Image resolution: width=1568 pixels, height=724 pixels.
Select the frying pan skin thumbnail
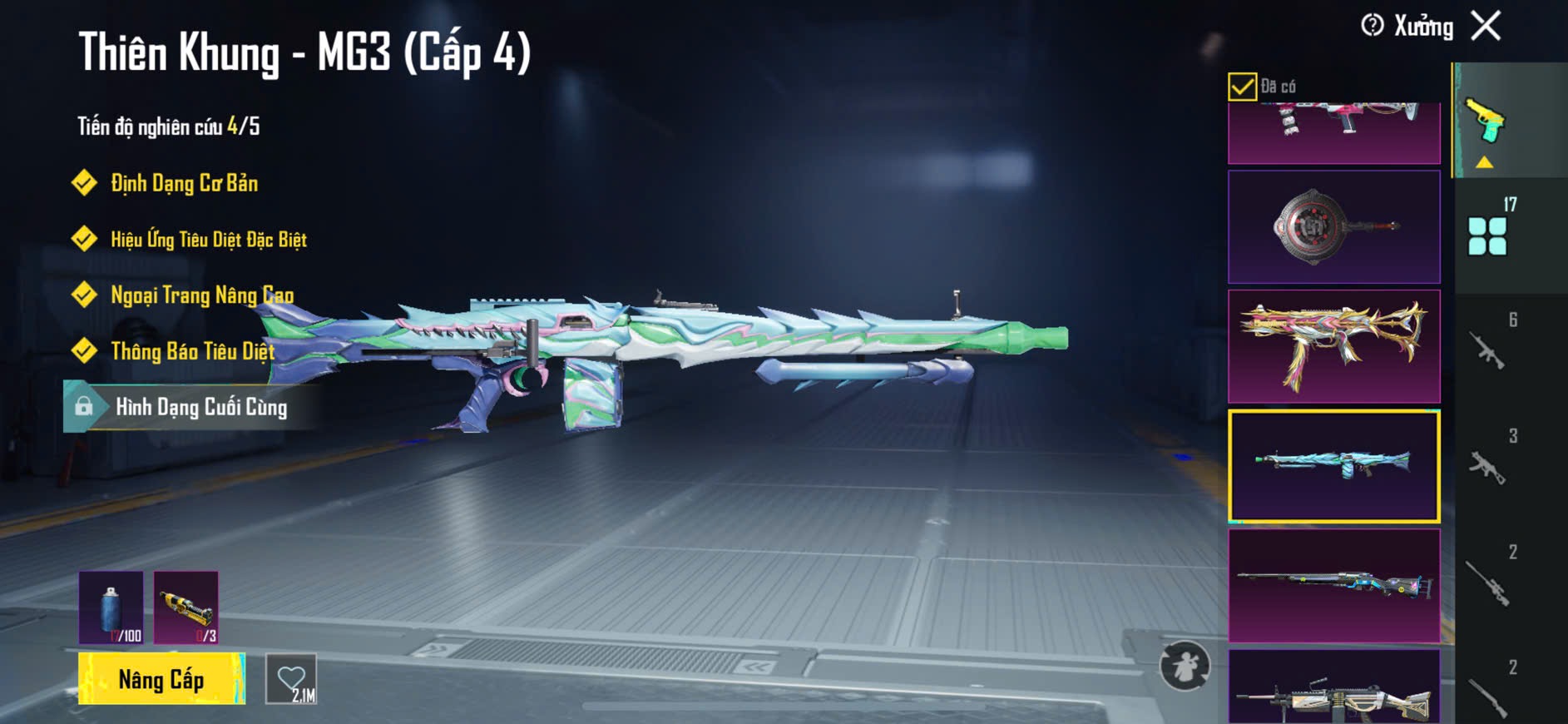tap(1333, 227)
